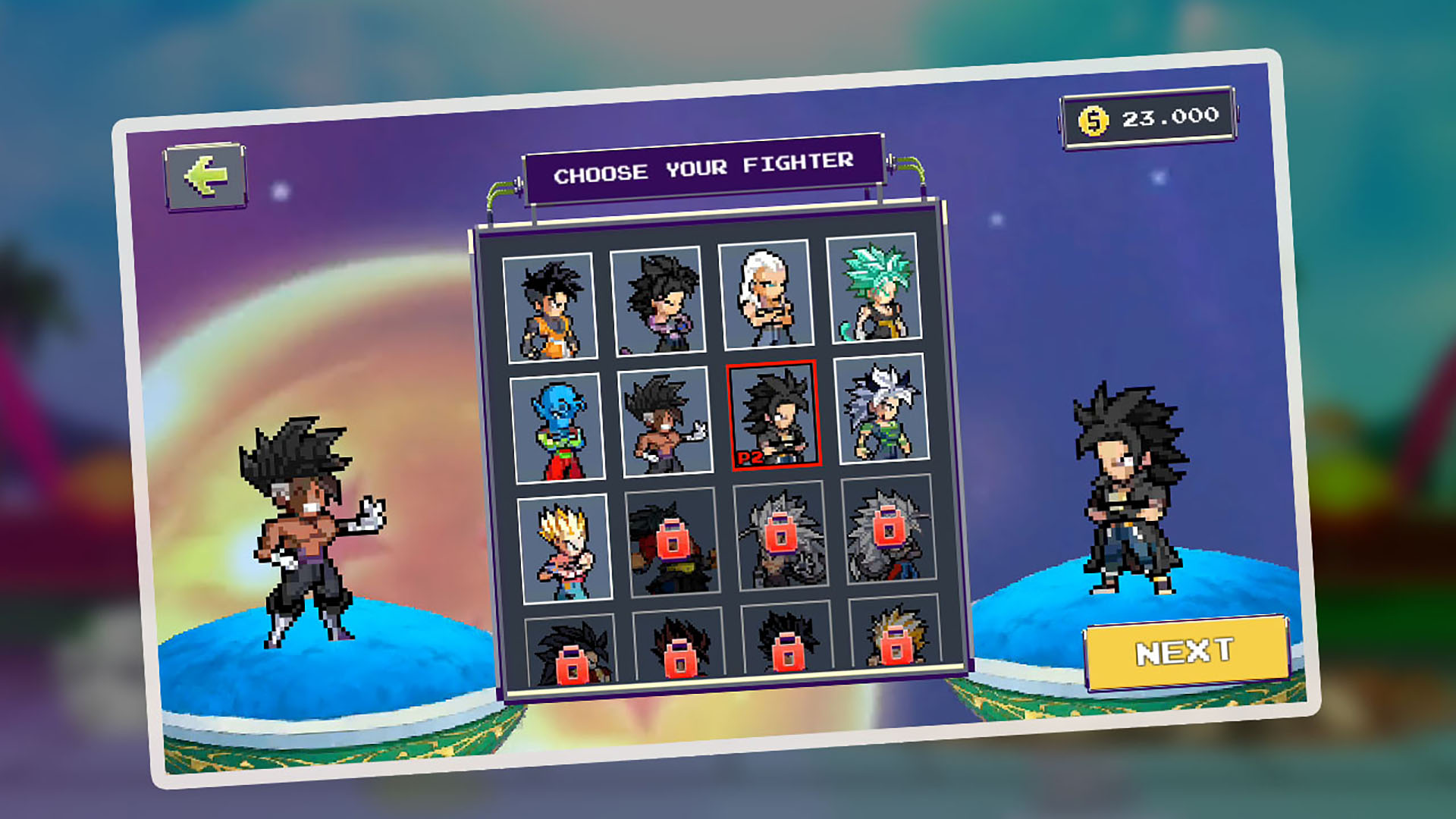Tap the coin balance showing 23.000
Viewport: 1456px width, 819px height.
(1147, 117)
